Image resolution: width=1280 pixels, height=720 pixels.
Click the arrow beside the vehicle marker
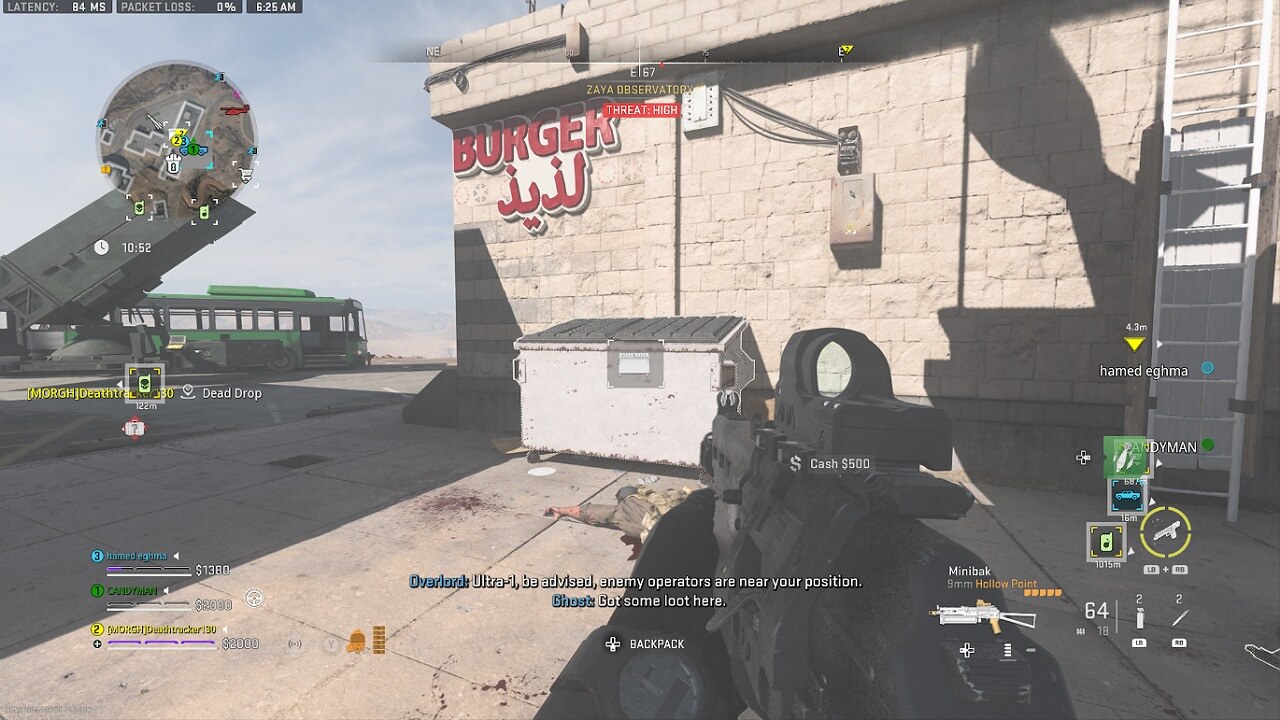point(1151,500)
